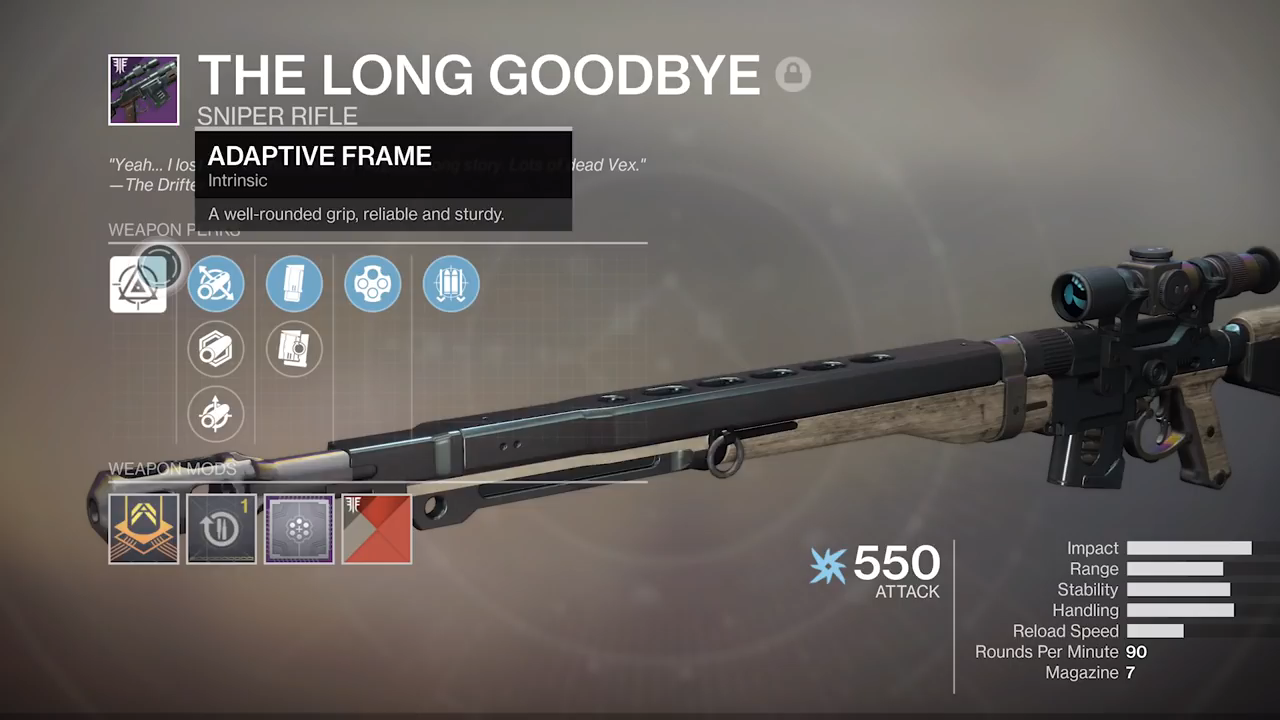The width and height of the screenshot is (1280, 720).
Task: Open the gold chevron masterwork slot
Action: click(144, 529)
